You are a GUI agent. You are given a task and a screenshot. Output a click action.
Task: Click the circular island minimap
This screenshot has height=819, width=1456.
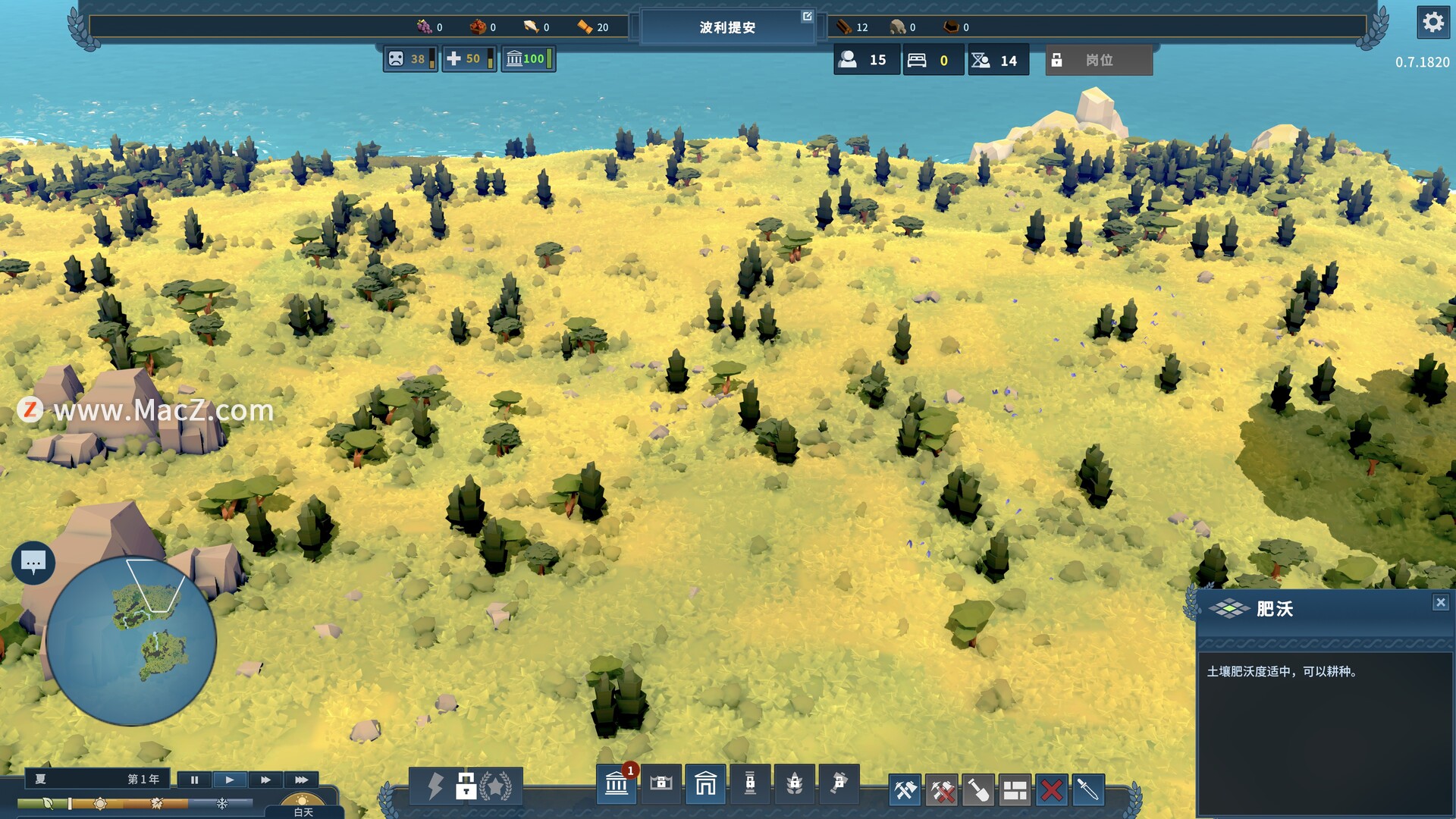[131, 641]
